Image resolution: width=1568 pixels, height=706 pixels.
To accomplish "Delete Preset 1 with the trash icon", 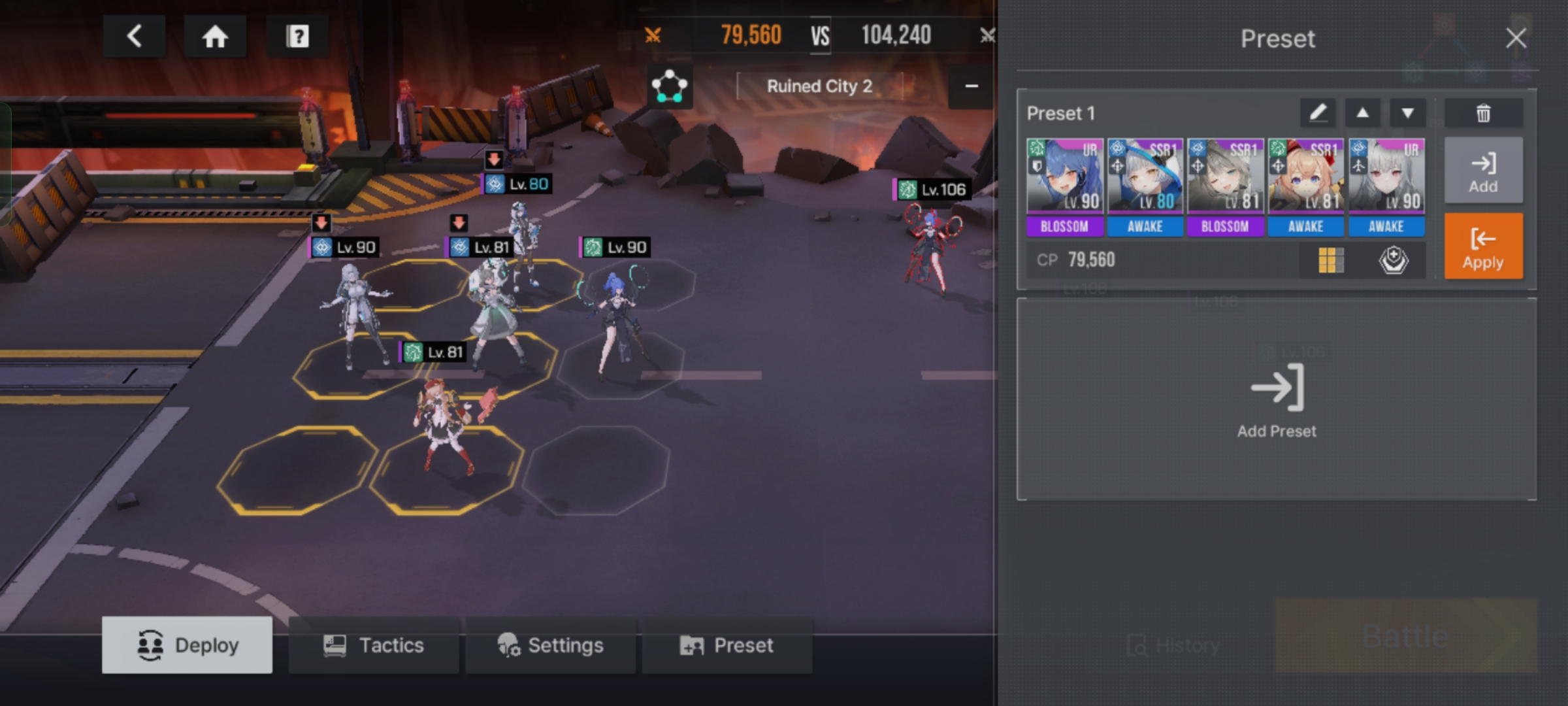I will (1483, 113).
